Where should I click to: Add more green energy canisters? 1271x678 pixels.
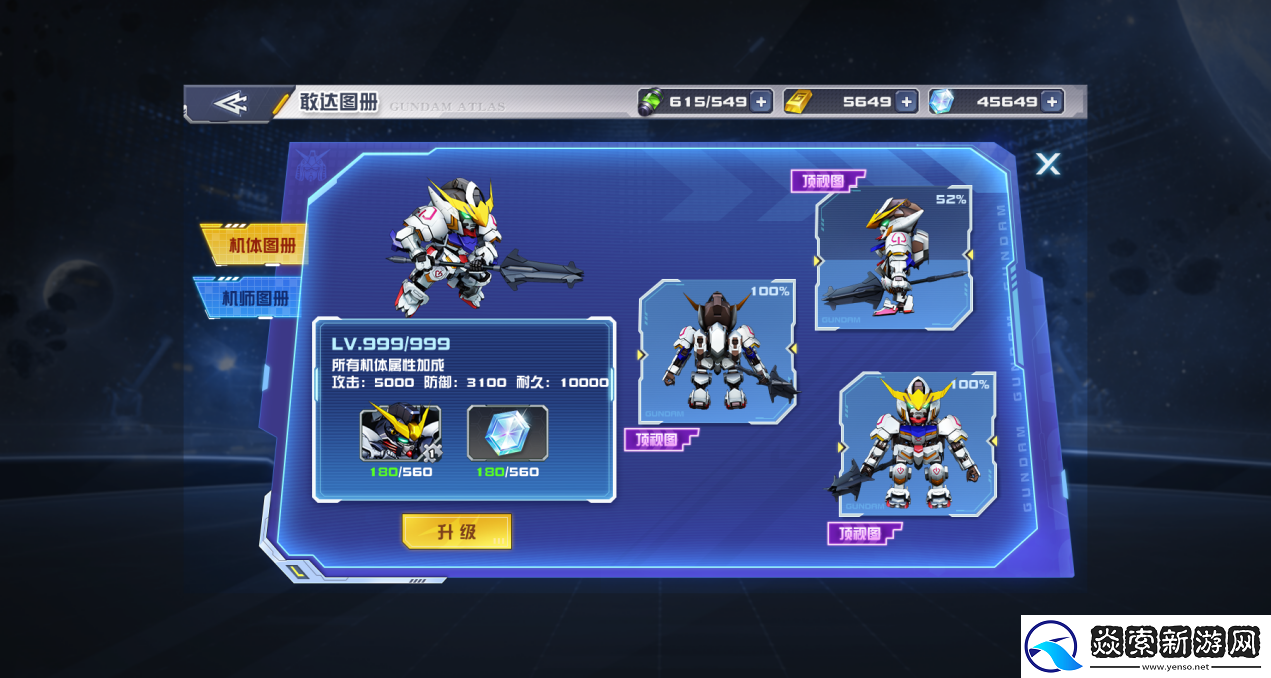(x=761, y=102)
